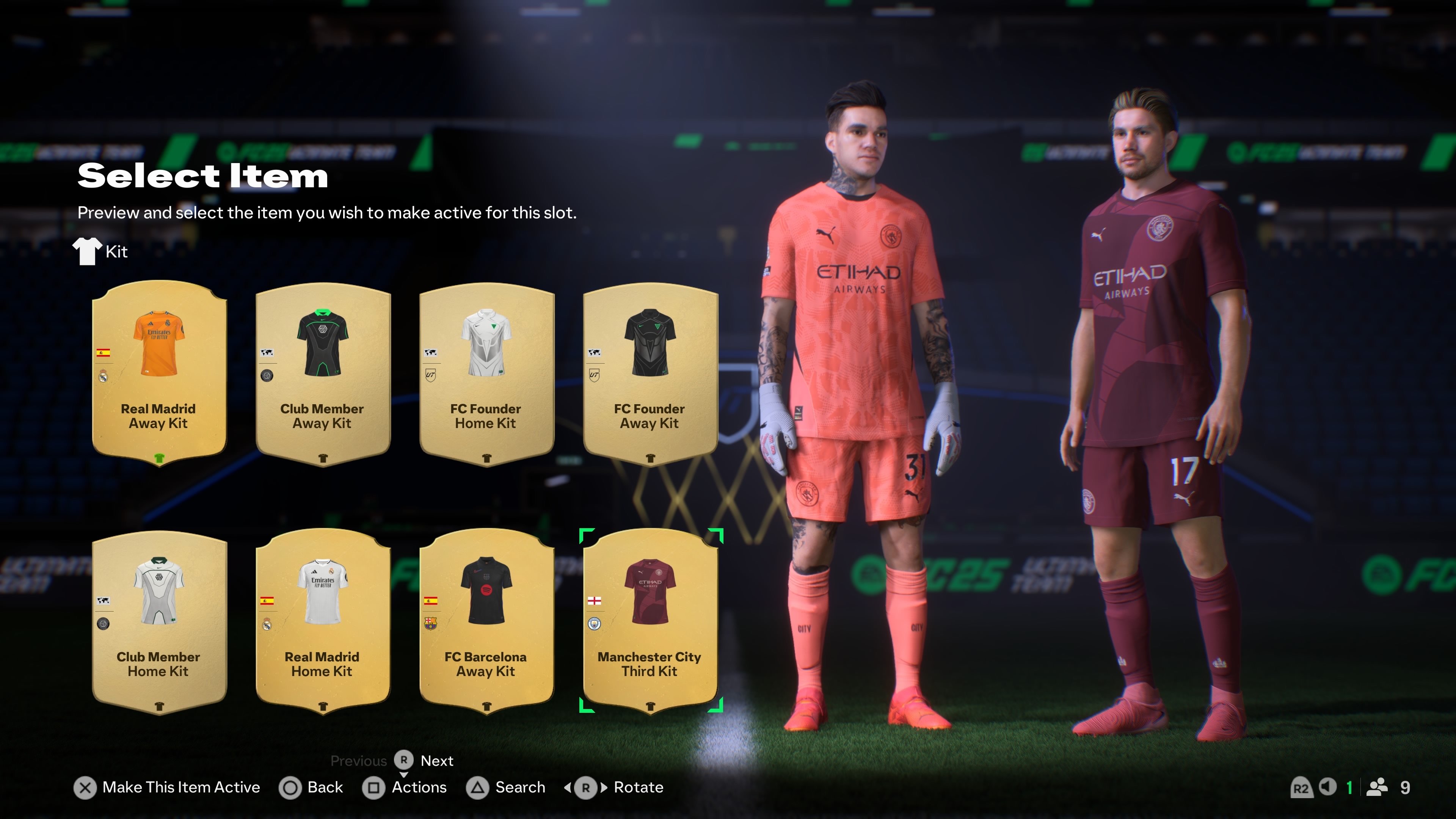Click the online players icon bottom right
The height and width of the screenshot is (819, 1456).
coord(1377,788)
